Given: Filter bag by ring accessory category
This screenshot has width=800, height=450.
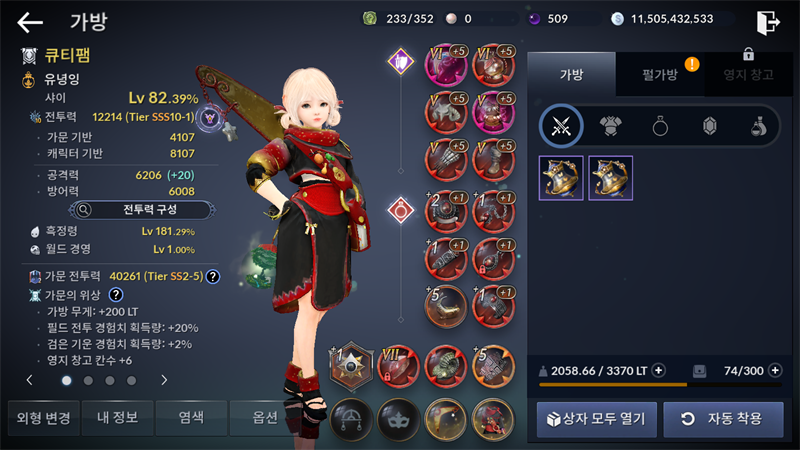Looking at the screenshot, I should click(660, 126).
